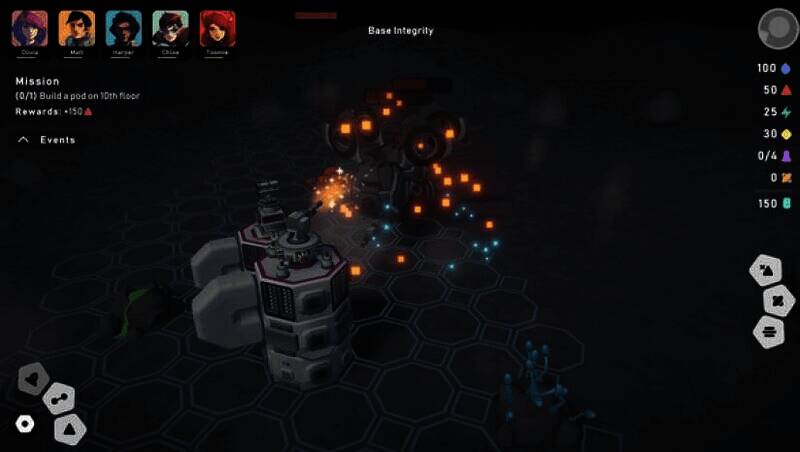800x452 pixels.
Task: Open the pentagon button with two bars
Action: [x=769, y=331]
